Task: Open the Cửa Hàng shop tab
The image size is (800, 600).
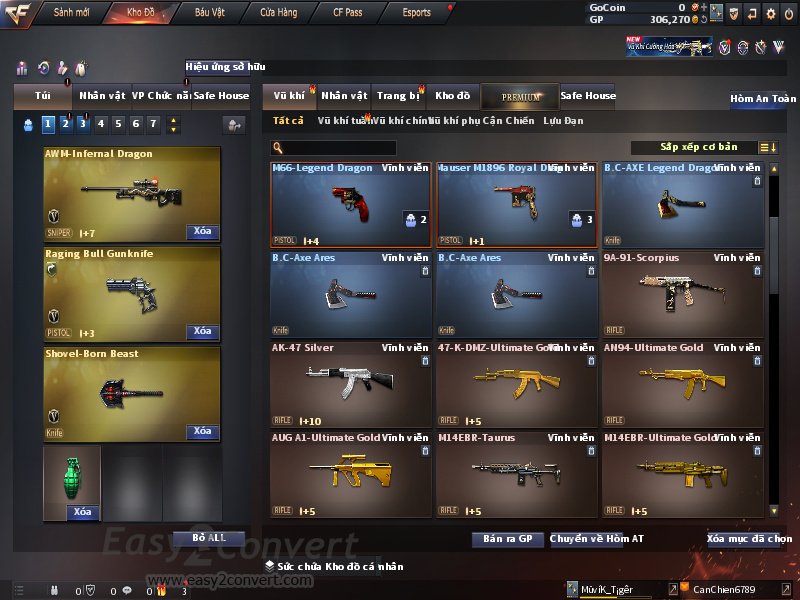Action: 278,13
